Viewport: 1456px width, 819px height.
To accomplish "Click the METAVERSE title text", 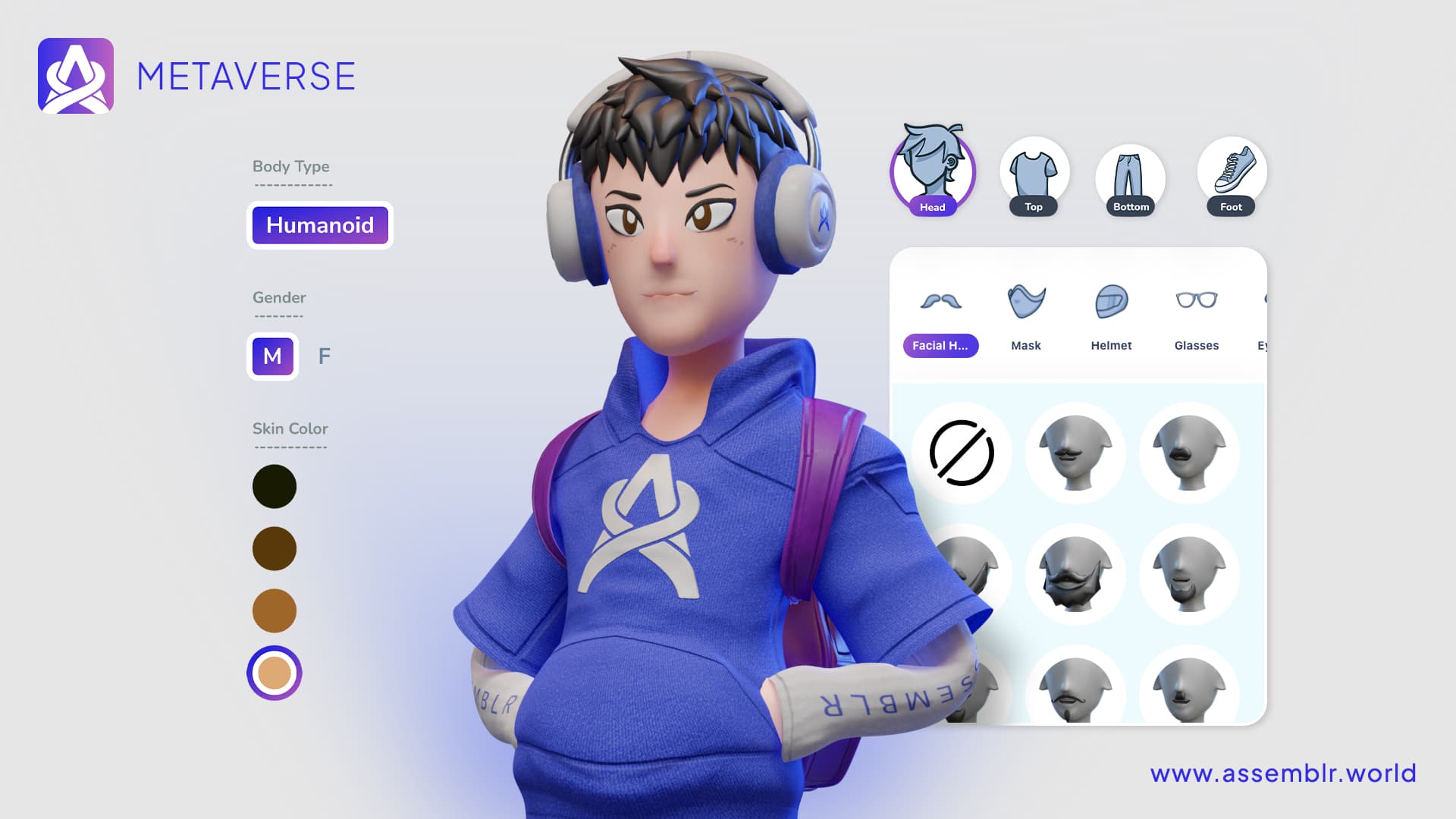I will click(246, 76).
